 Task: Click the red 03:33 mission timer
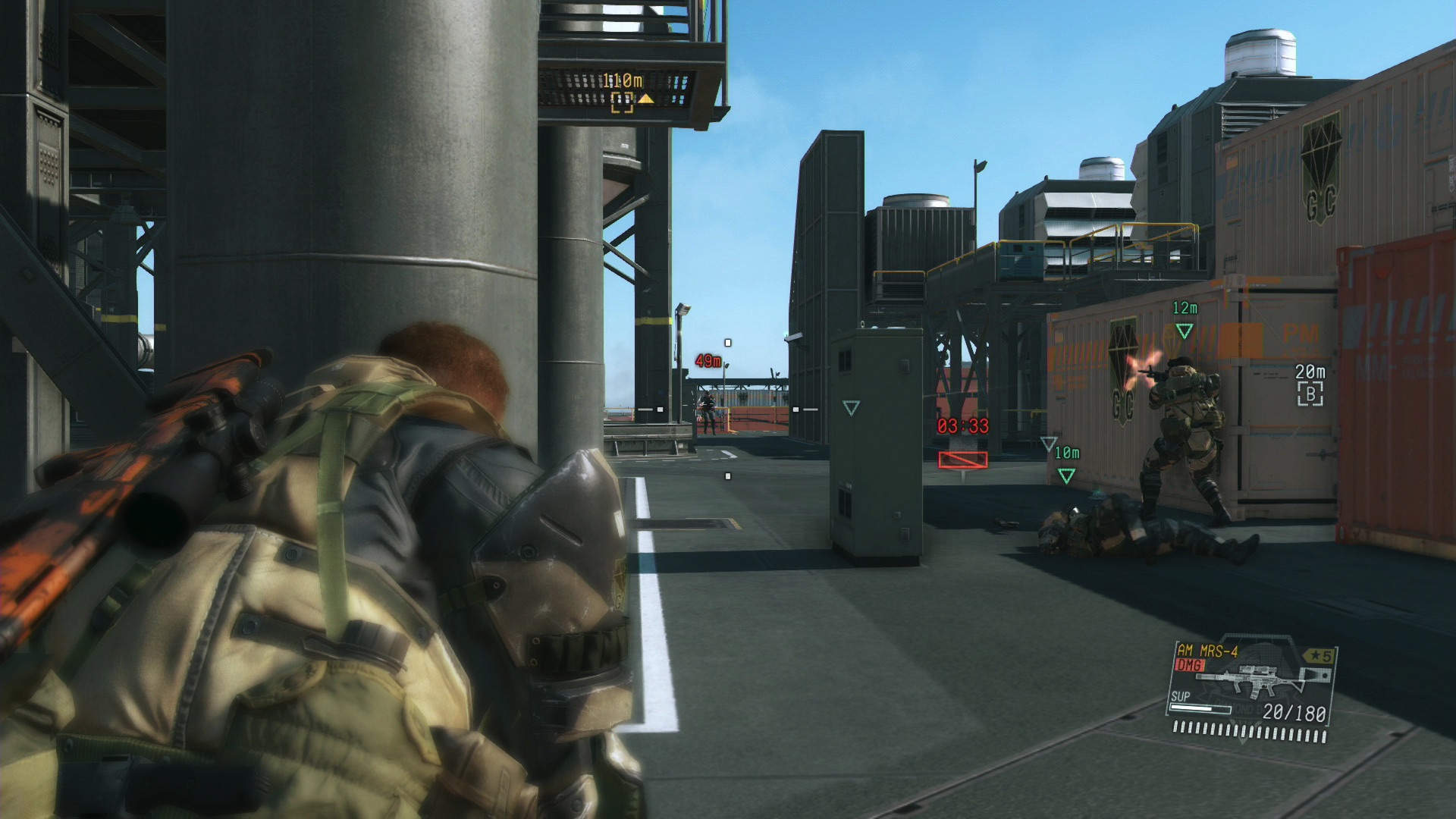pyautogui.click(x=962, y=427)
